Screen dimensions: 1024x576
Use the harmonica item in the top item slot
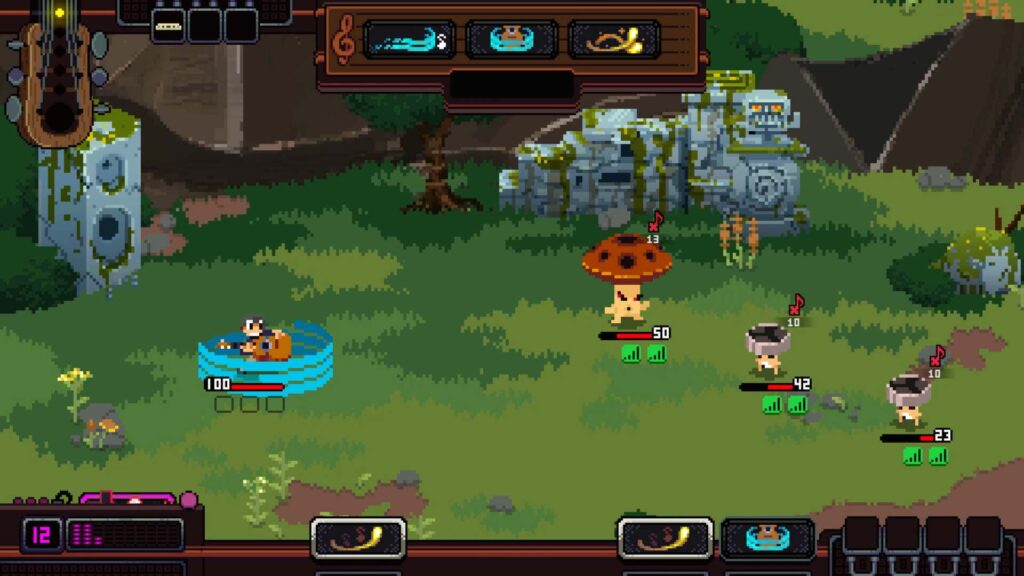(168, 26)
